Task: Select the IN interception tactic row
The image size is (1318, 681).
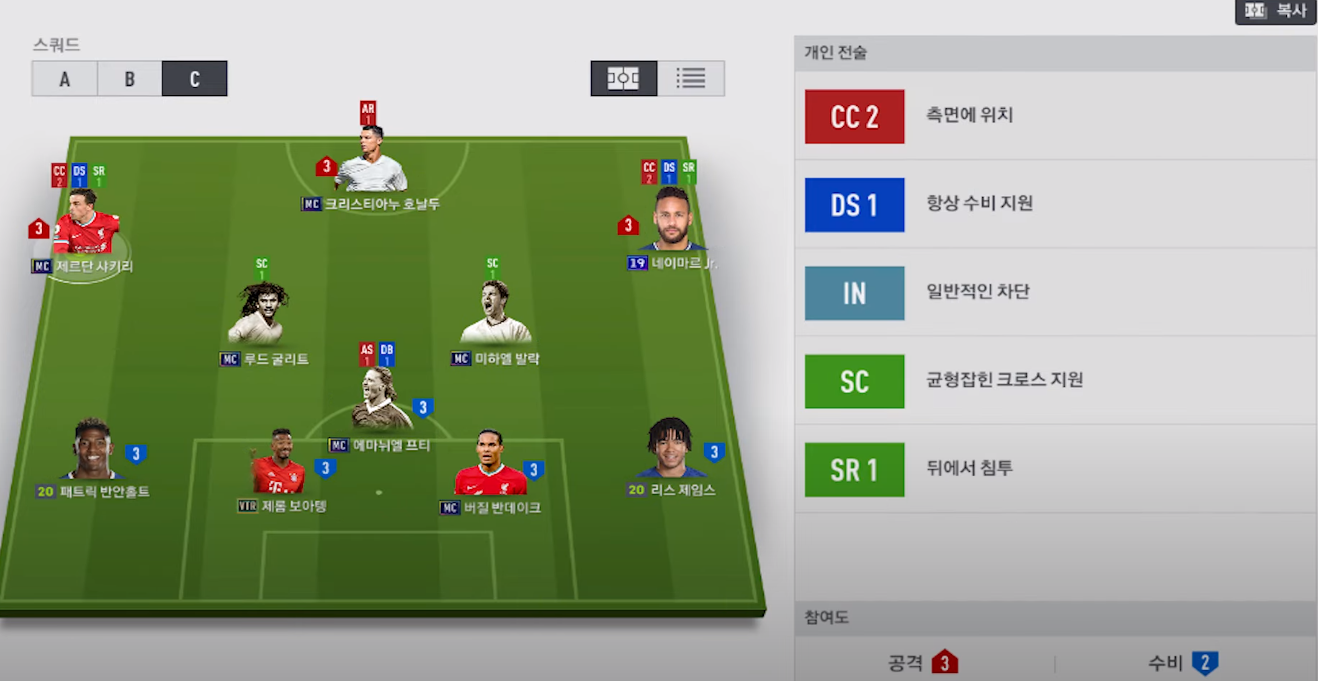Action: [1055, 292]
